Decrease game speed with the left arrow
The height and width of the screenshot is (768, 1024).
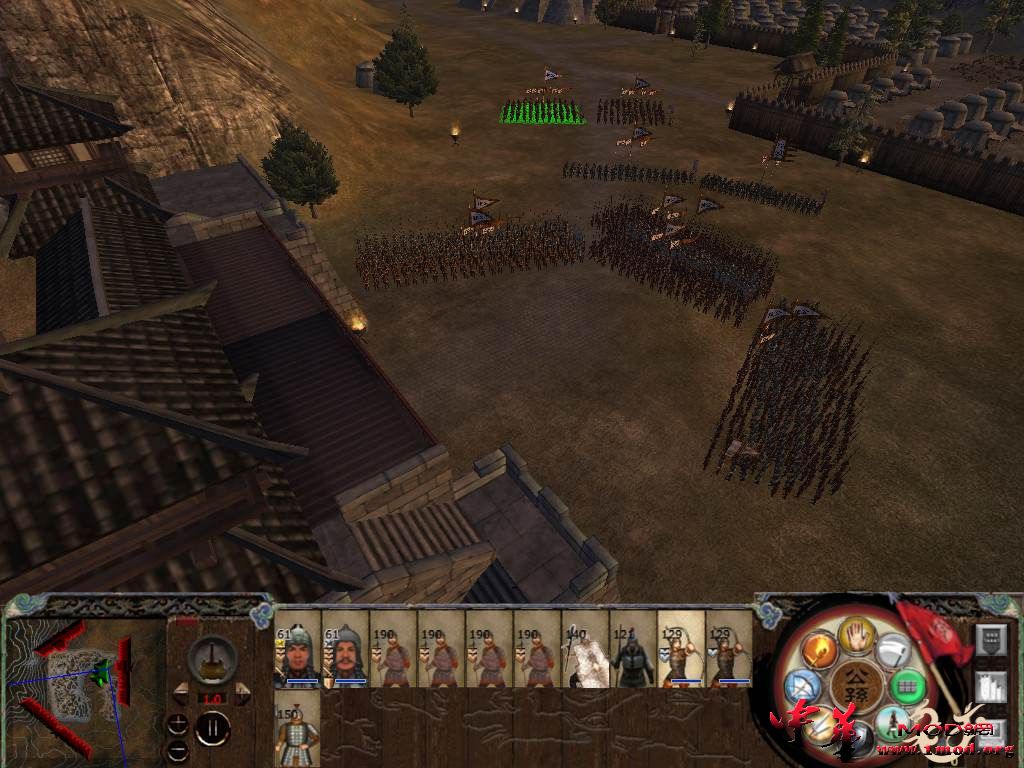click(181, 690)
